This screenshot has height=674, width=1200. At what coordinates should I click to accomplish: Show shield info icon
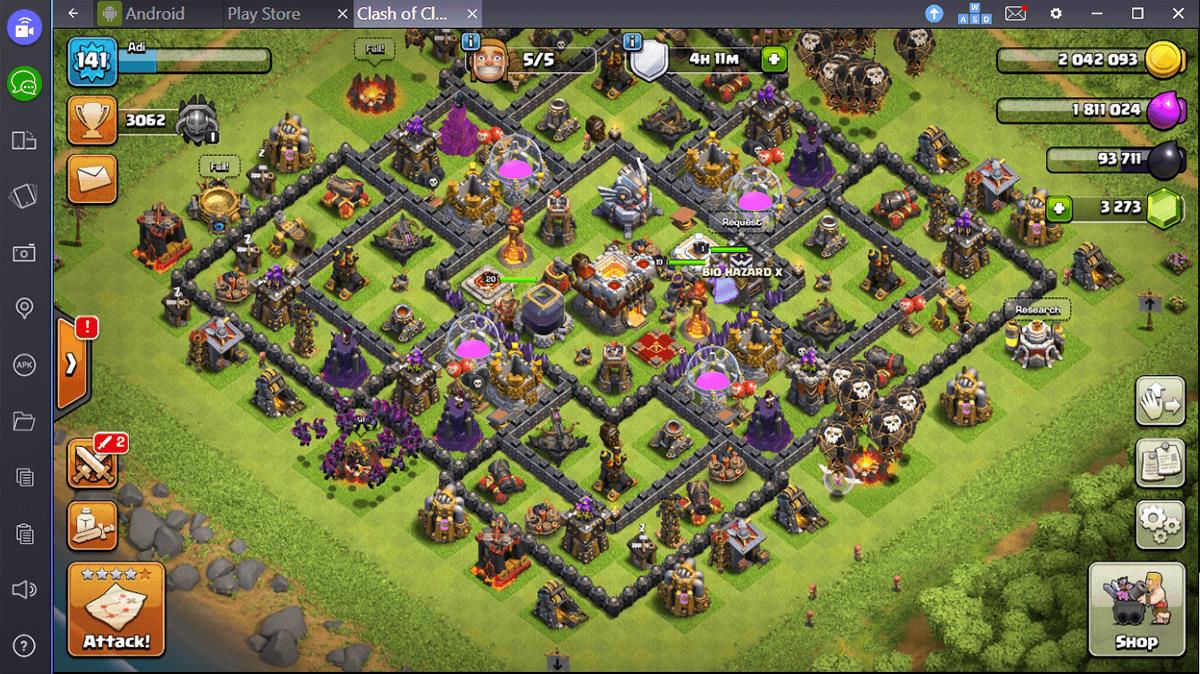[632, 42]
